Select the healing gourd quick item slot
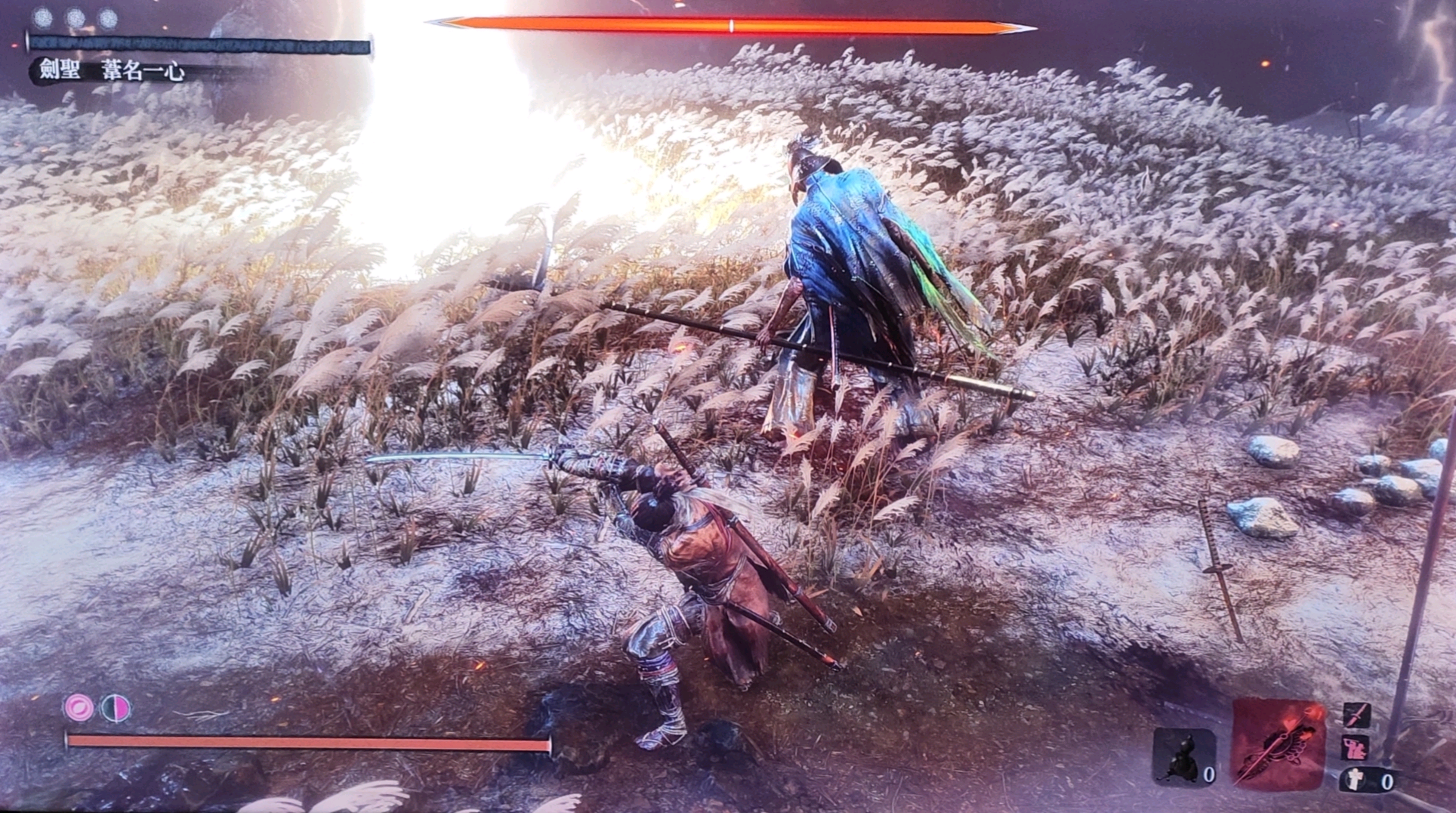The image size is (1456, 813). coord(1183,757)
